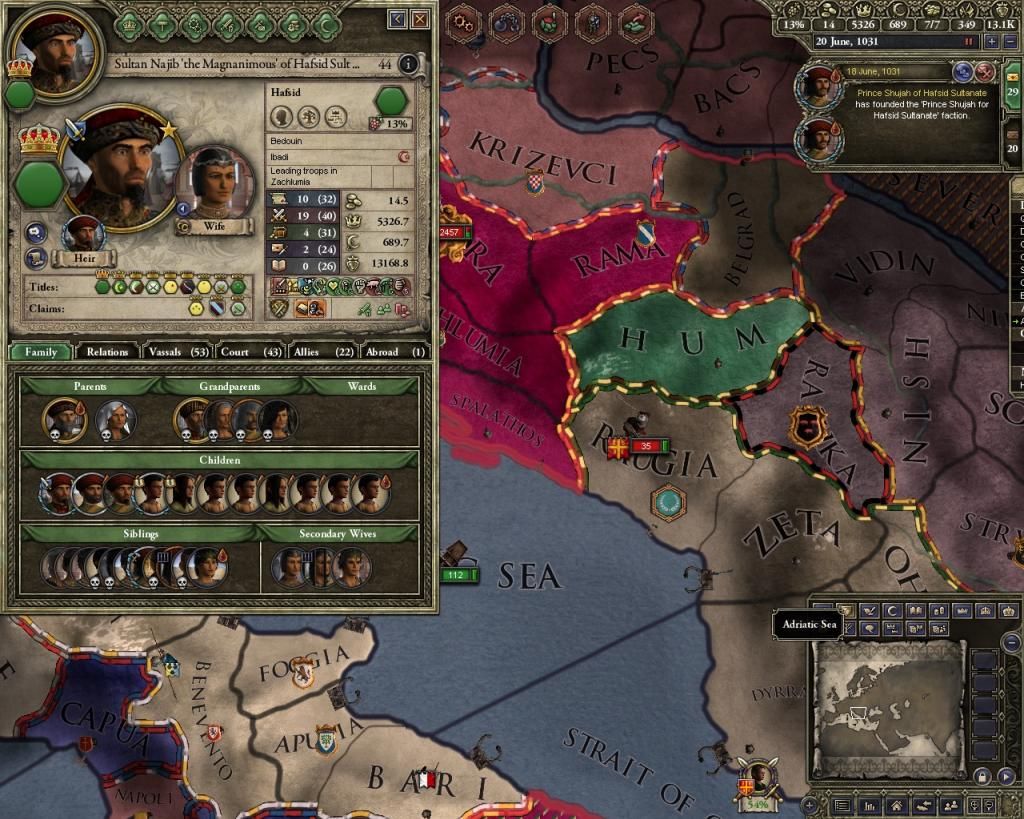This screenshot has width=1024, height=819.
Task: Open the character info button
Action: click(407, 65)
